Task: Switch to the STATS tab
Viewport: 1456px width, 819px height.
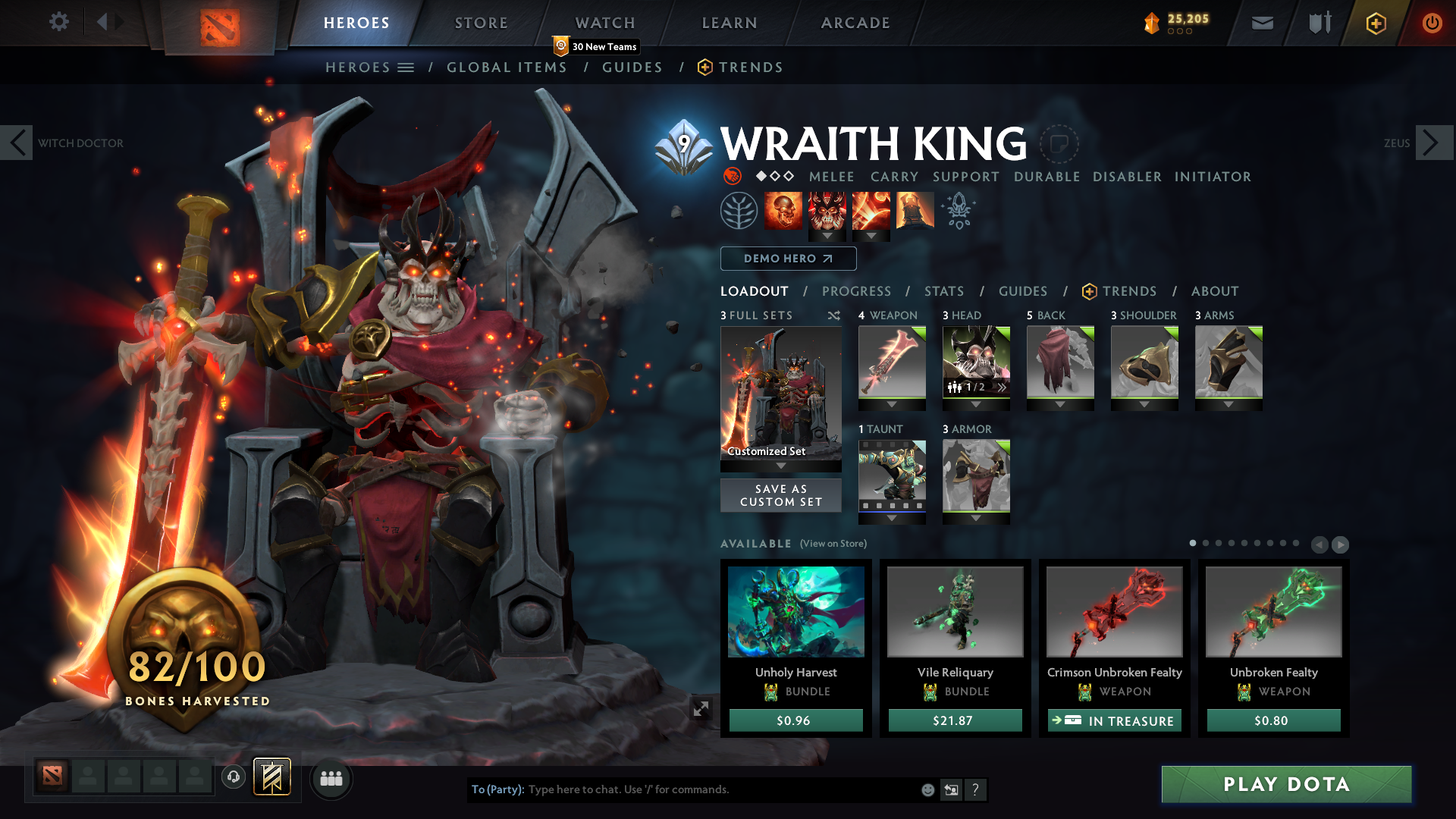Action: pyautogui.click(x=943, y=290)
